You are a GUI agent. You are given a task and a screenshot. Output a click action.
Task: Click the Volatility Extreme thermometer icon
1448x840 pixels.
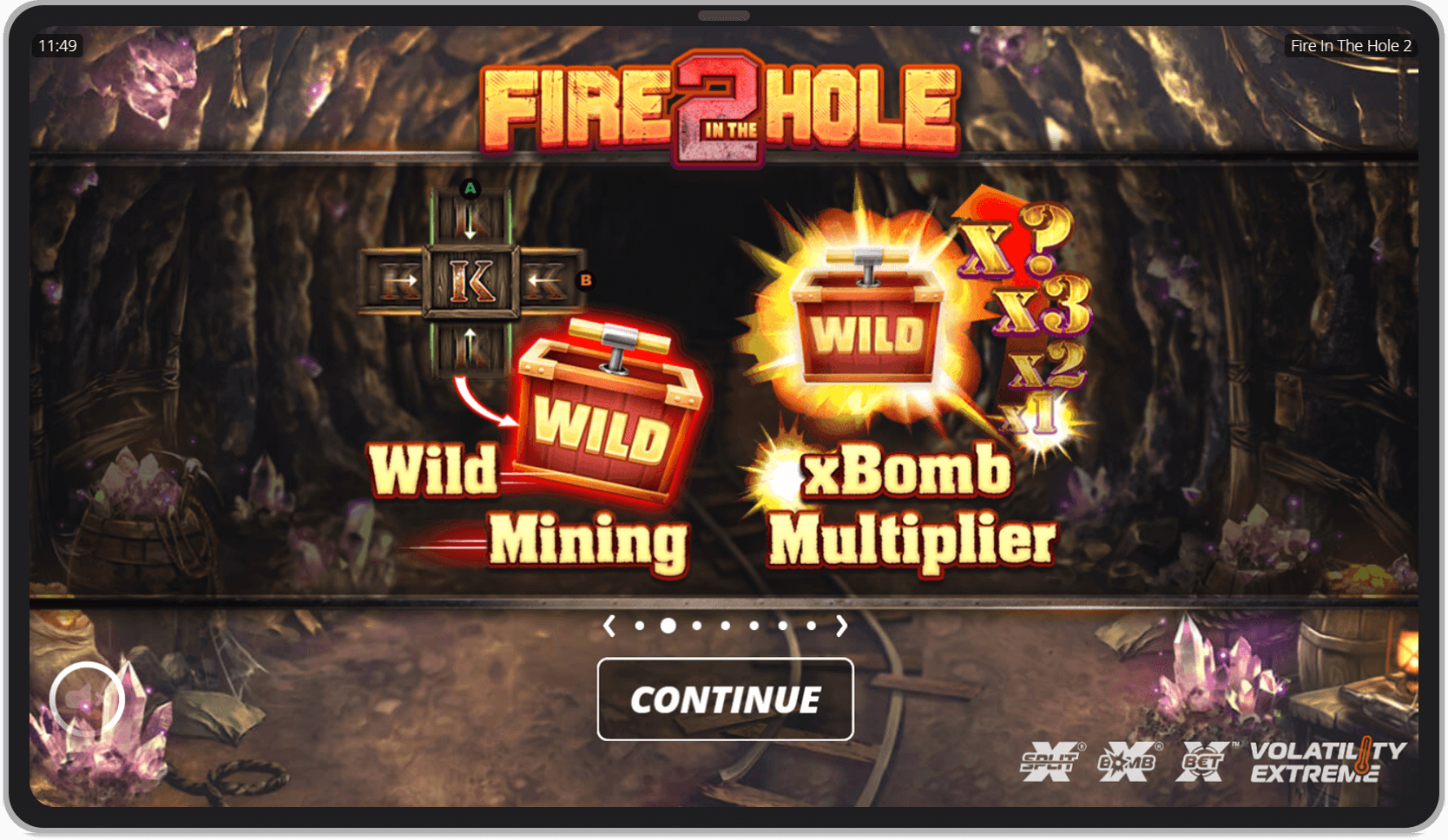(1366, 757)
